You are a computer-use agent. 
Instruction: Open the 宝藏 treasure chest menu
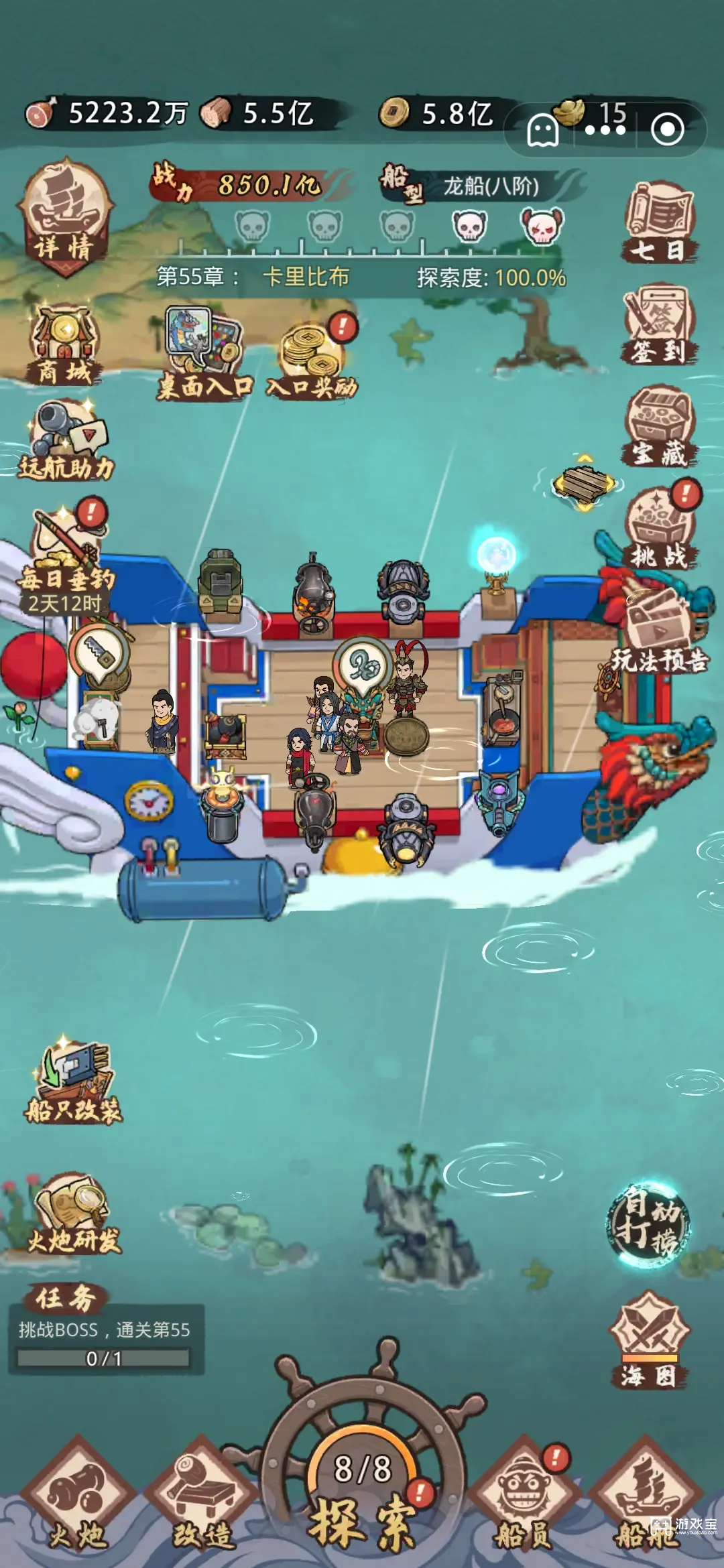(658, 426)
